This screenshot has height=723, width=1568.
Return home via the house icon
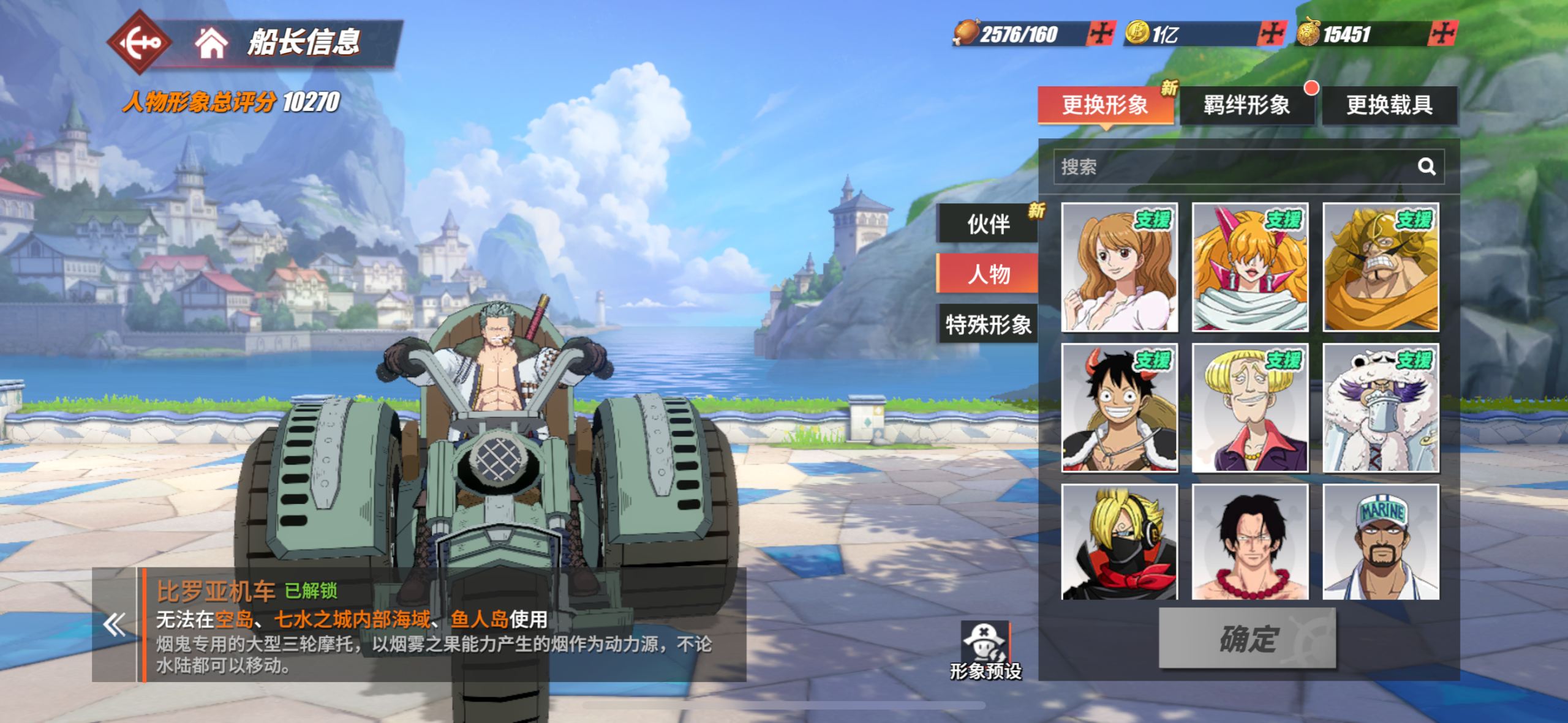click(211, 43)
